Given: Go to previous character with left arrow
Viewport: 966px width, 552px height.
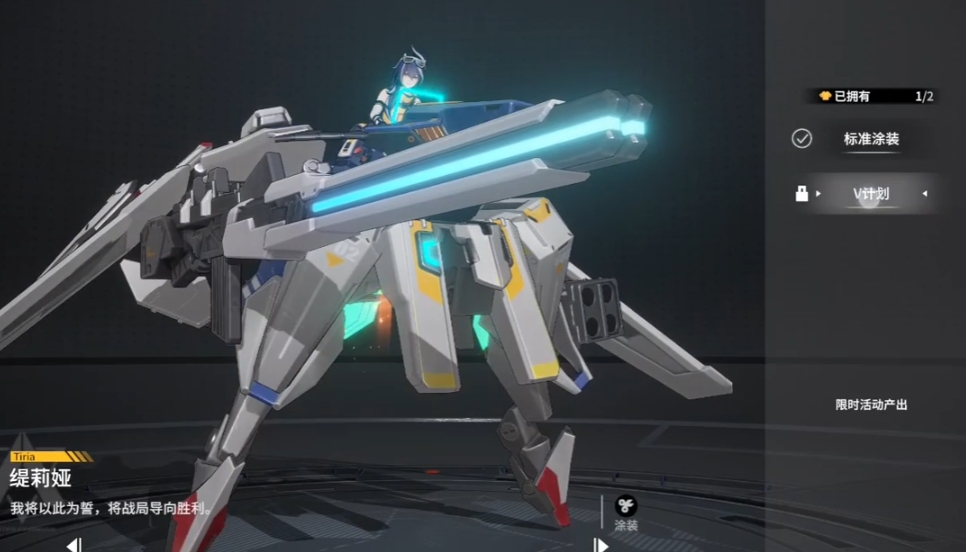Looking at the screenshot, I should click(x=73, y=545).
